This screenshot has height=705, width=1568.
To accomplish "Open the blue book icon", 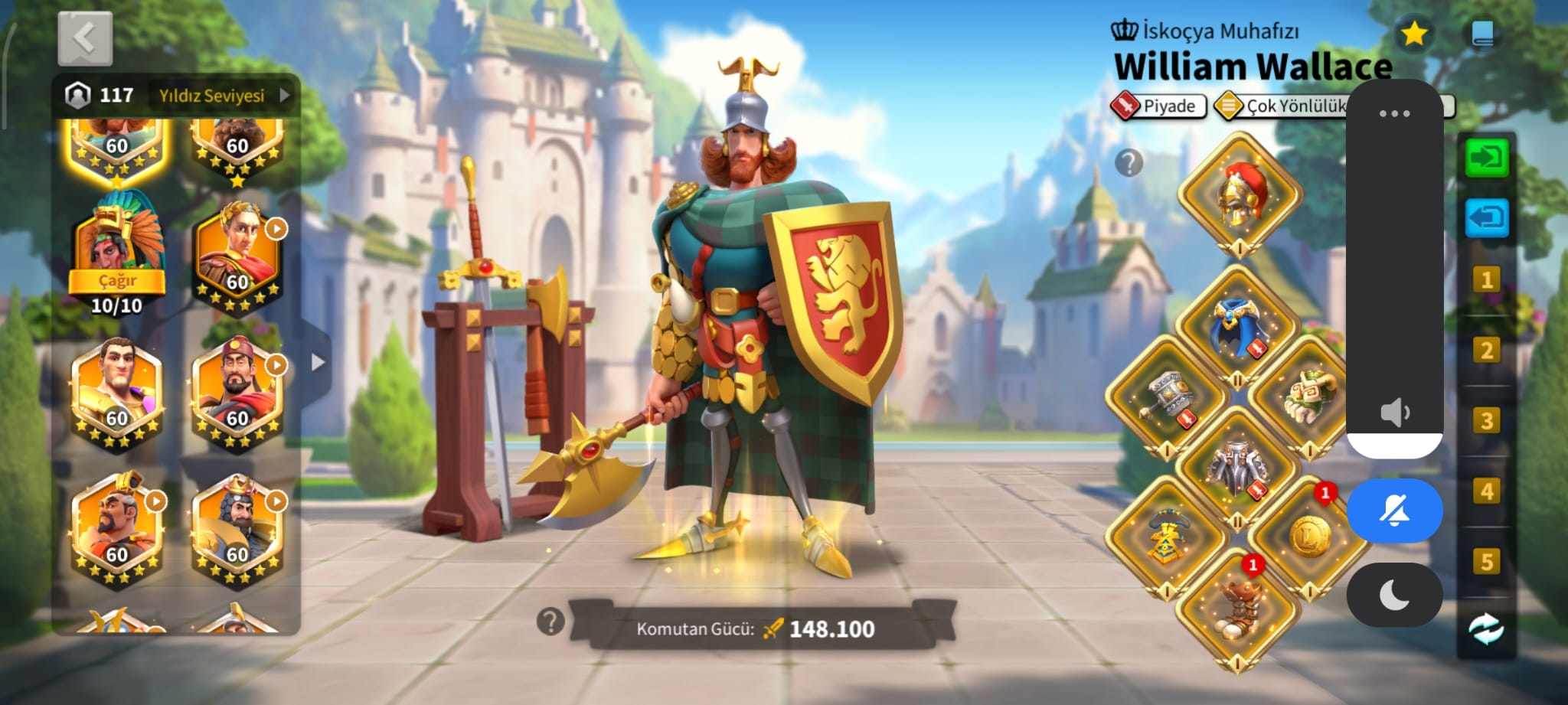I will (x=1482, y=34).
